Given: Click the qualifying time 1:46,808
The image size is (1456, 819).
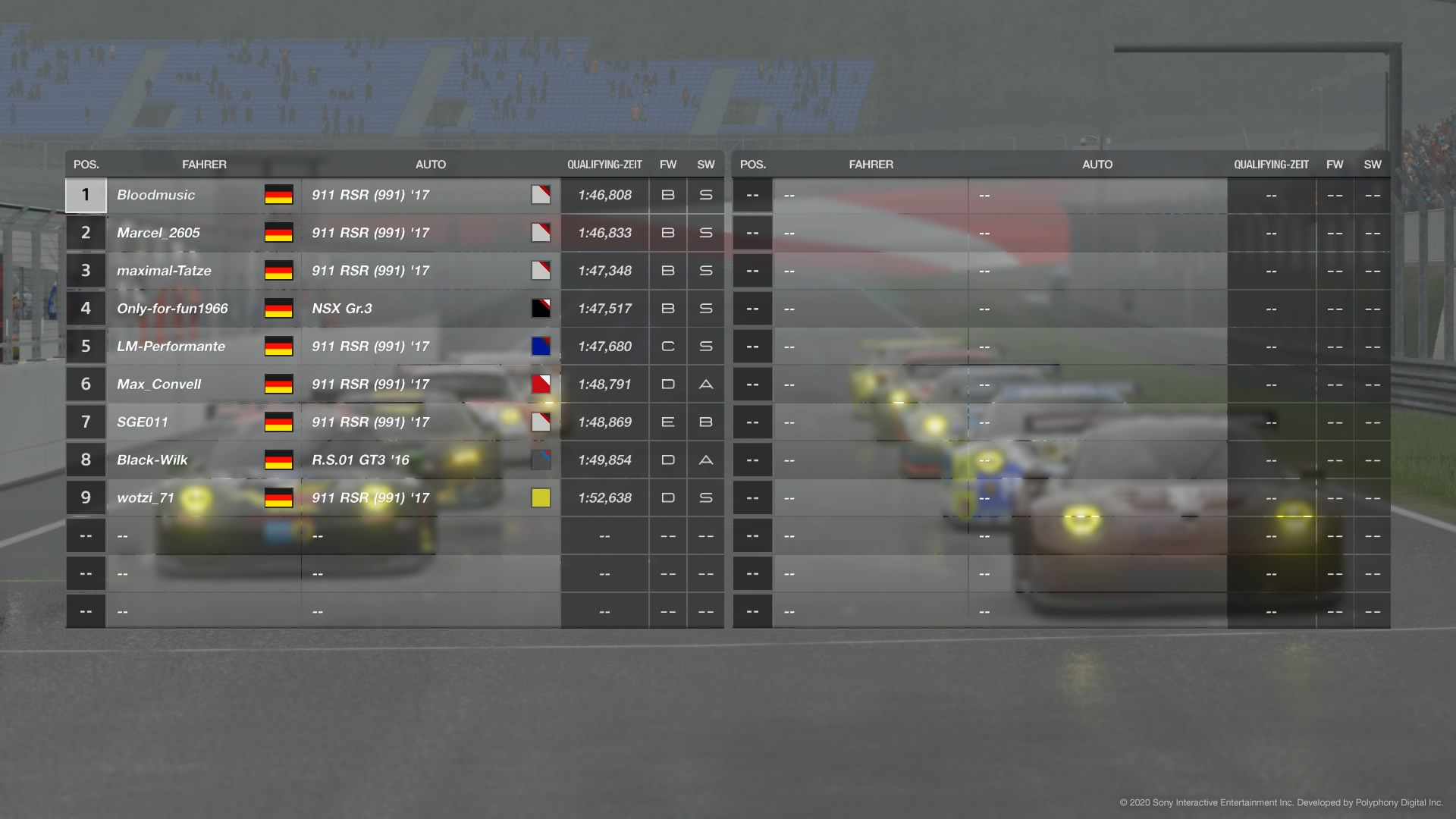Looking at the screenshot, I should click(604, 195).
